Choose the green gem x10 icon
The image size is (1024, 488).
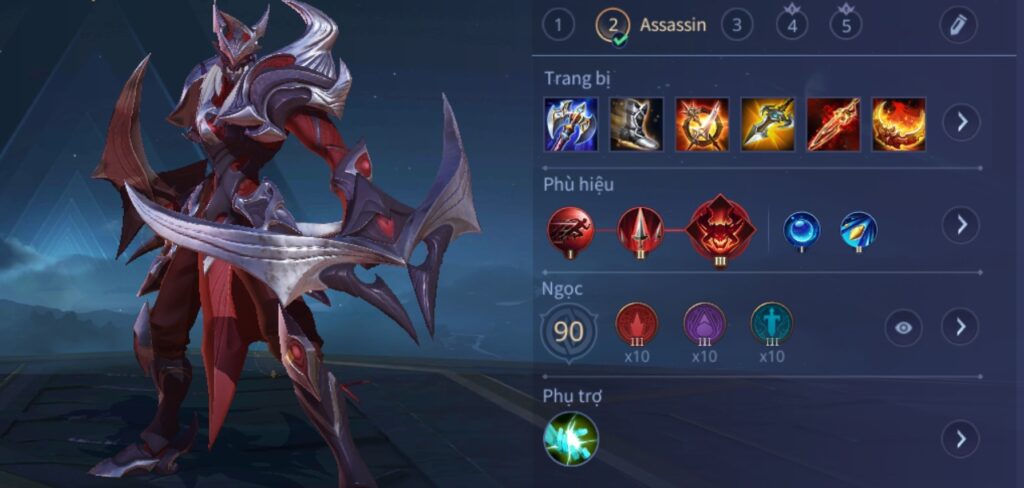(x=771, y=324)
